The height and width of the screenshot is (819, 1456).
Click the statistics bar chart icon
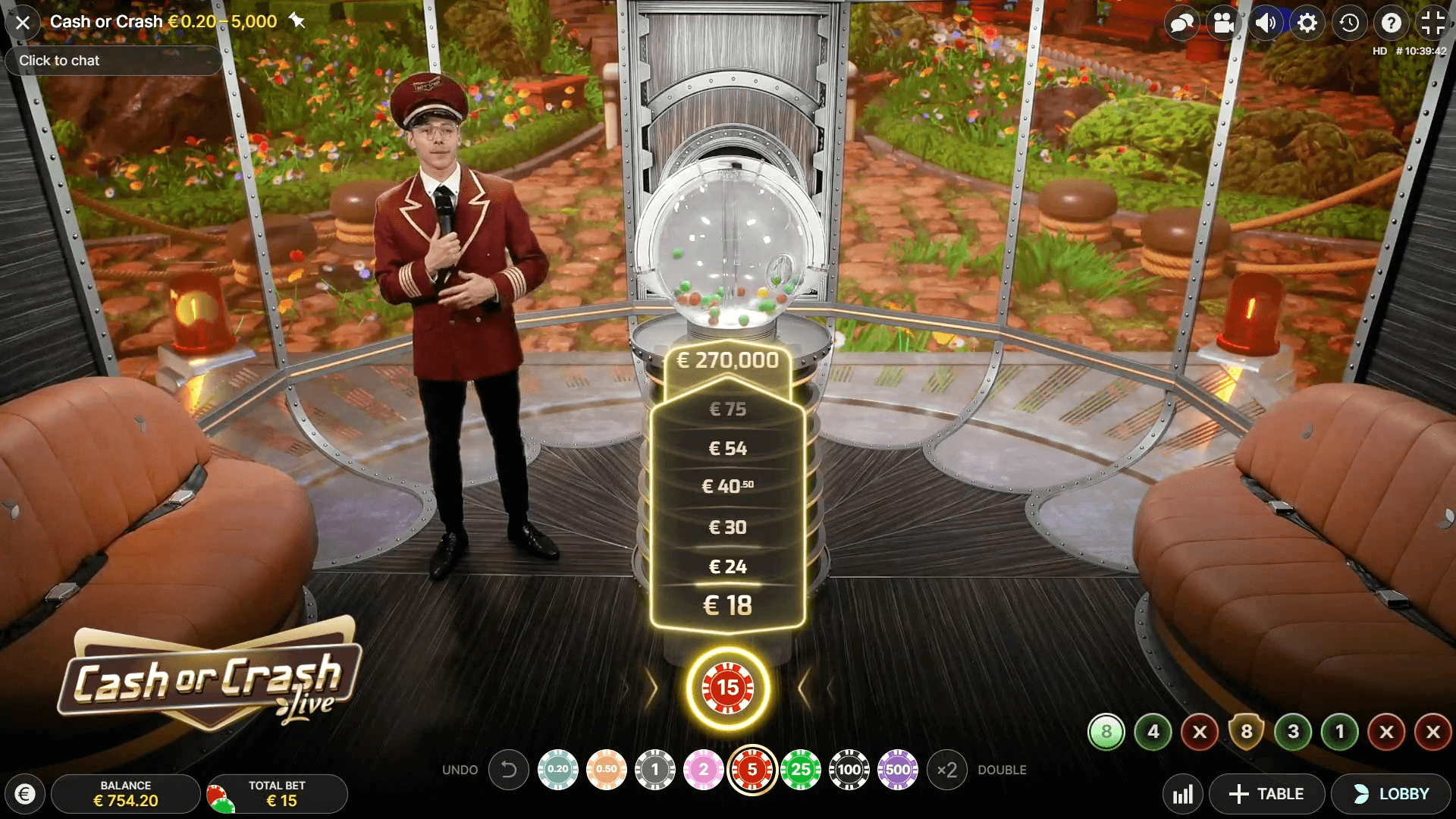(x=1183, y=794)
